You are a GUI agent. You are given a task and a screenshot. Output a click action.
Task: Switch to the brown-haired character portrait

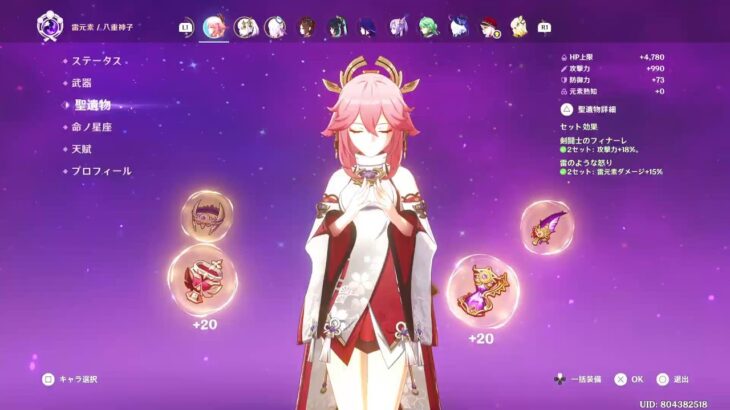point(307,27)
